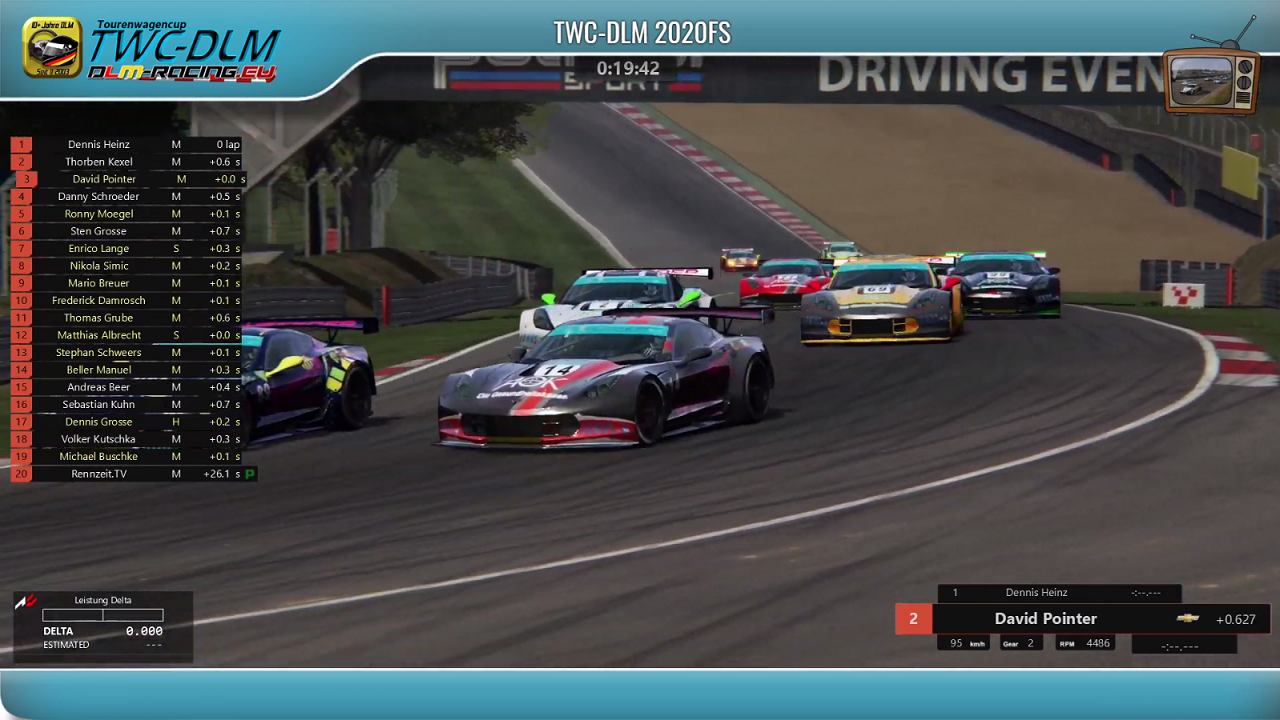Choose Matthias Albrecht's standings row
This screenshot has height=720, width=1280.
pos(99,335)
